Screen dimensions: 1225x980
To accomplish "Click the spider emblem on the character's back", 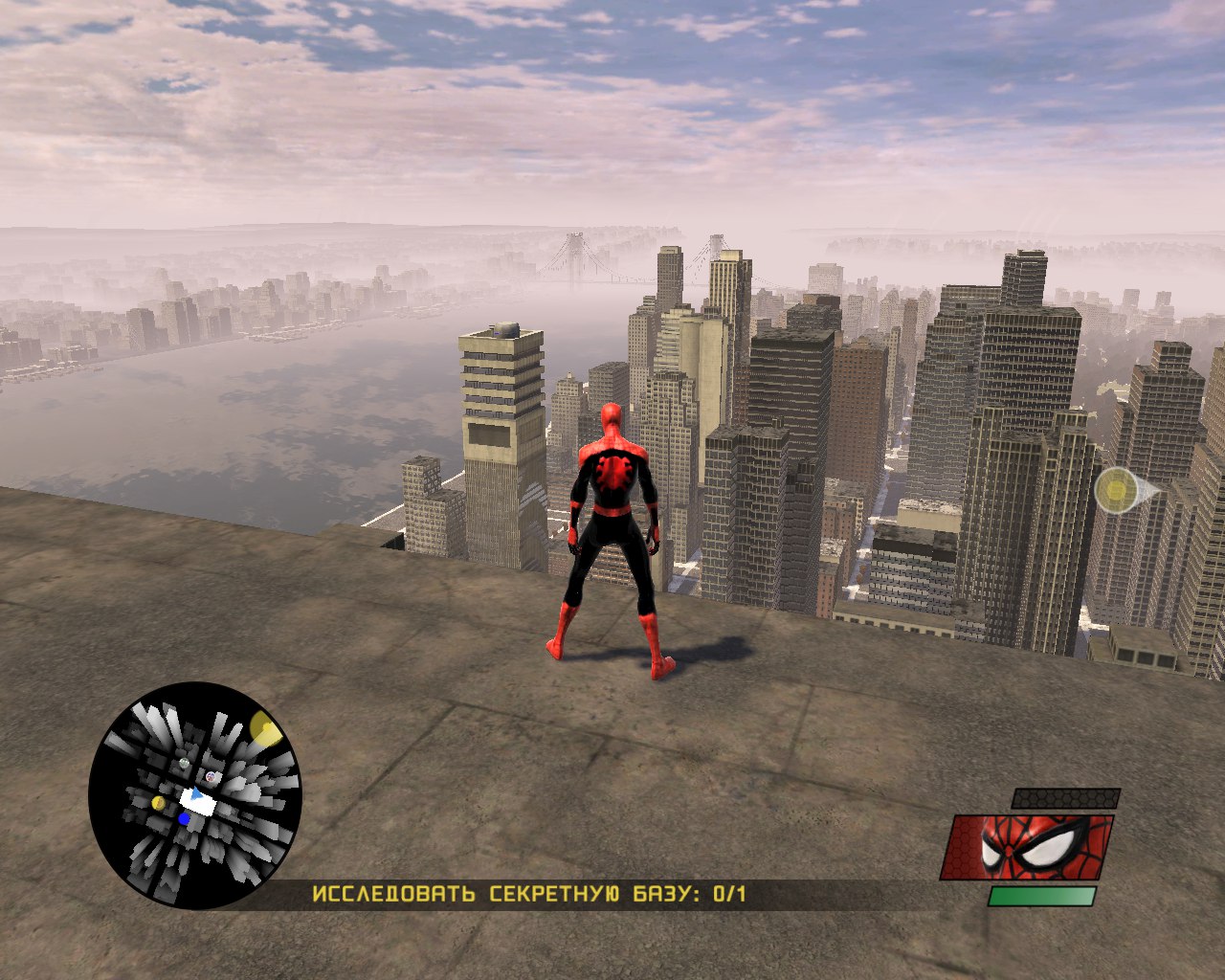I will coord(612,472).
